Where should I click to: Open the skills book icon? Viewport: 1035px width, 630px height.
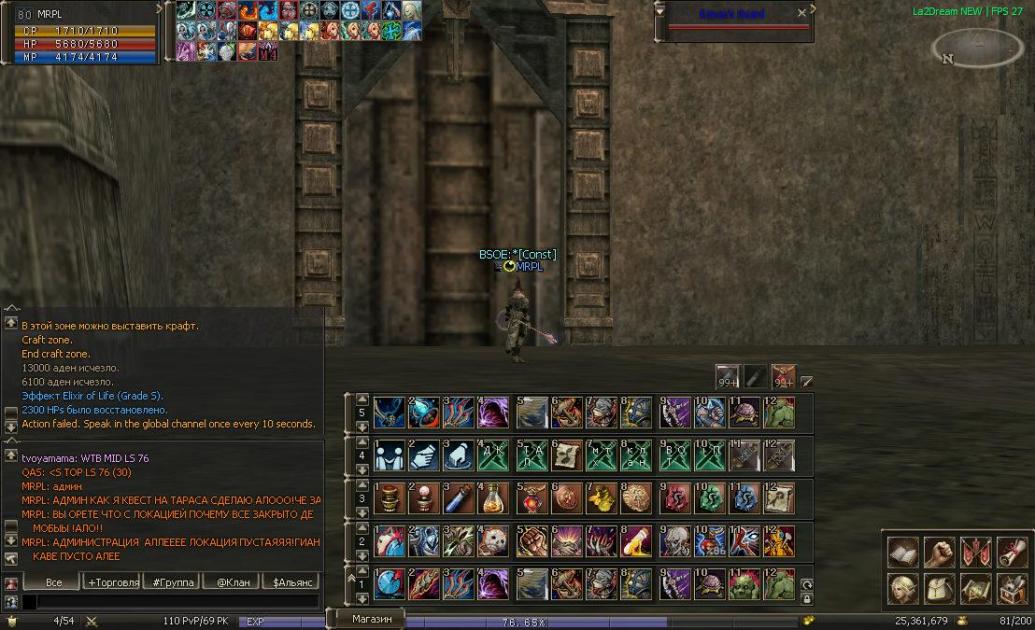click(x=904, y=552)
